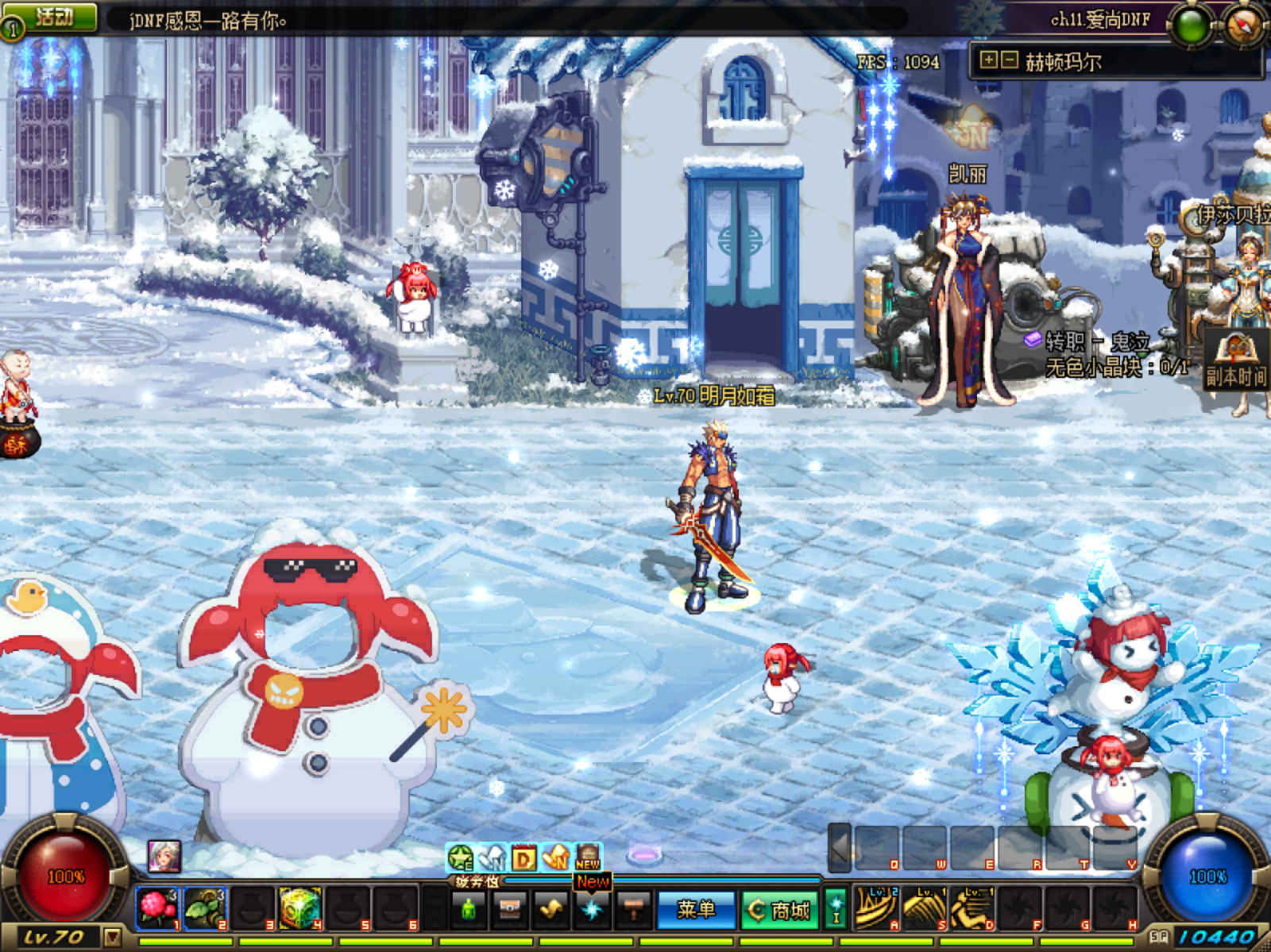Click the hammer icon in the bottom bar

pyautogui.click(x=634, y=909)
